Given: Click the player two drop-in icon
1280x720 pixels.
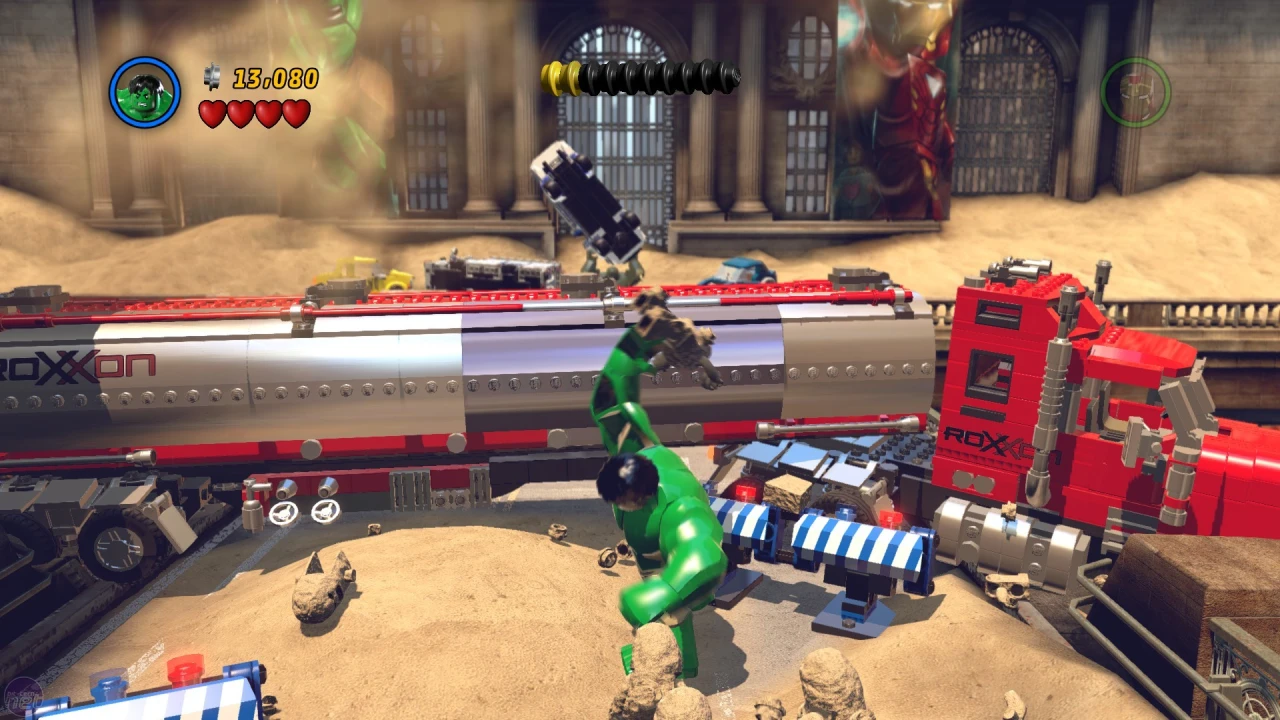Looking at the screenshot, I should [1135, 92].
